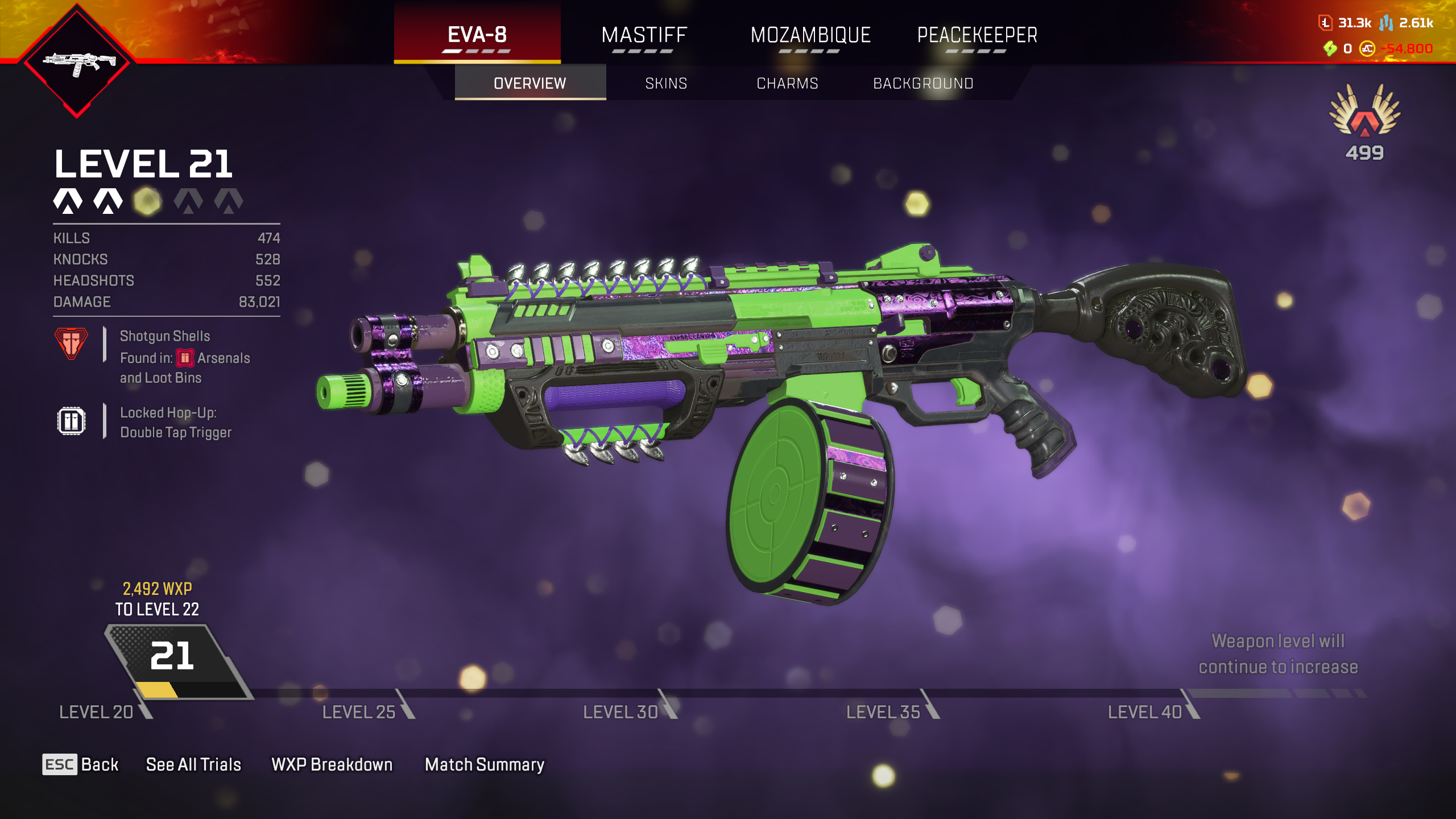Select the Mozambique weapon tab
1456x819 pixels.
[x=810, y=35]
